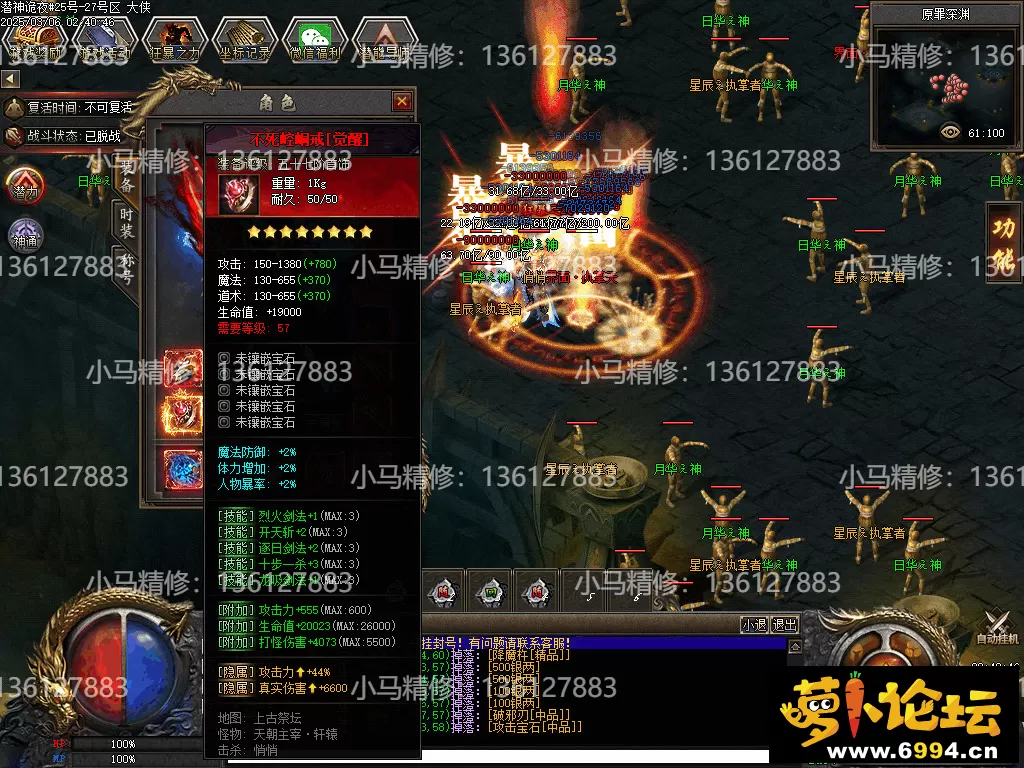This screenshot has height=768, width=1024.
Task: Switch to the 称号 title tab
Action: pyautogui.click(x=127, y=269)
